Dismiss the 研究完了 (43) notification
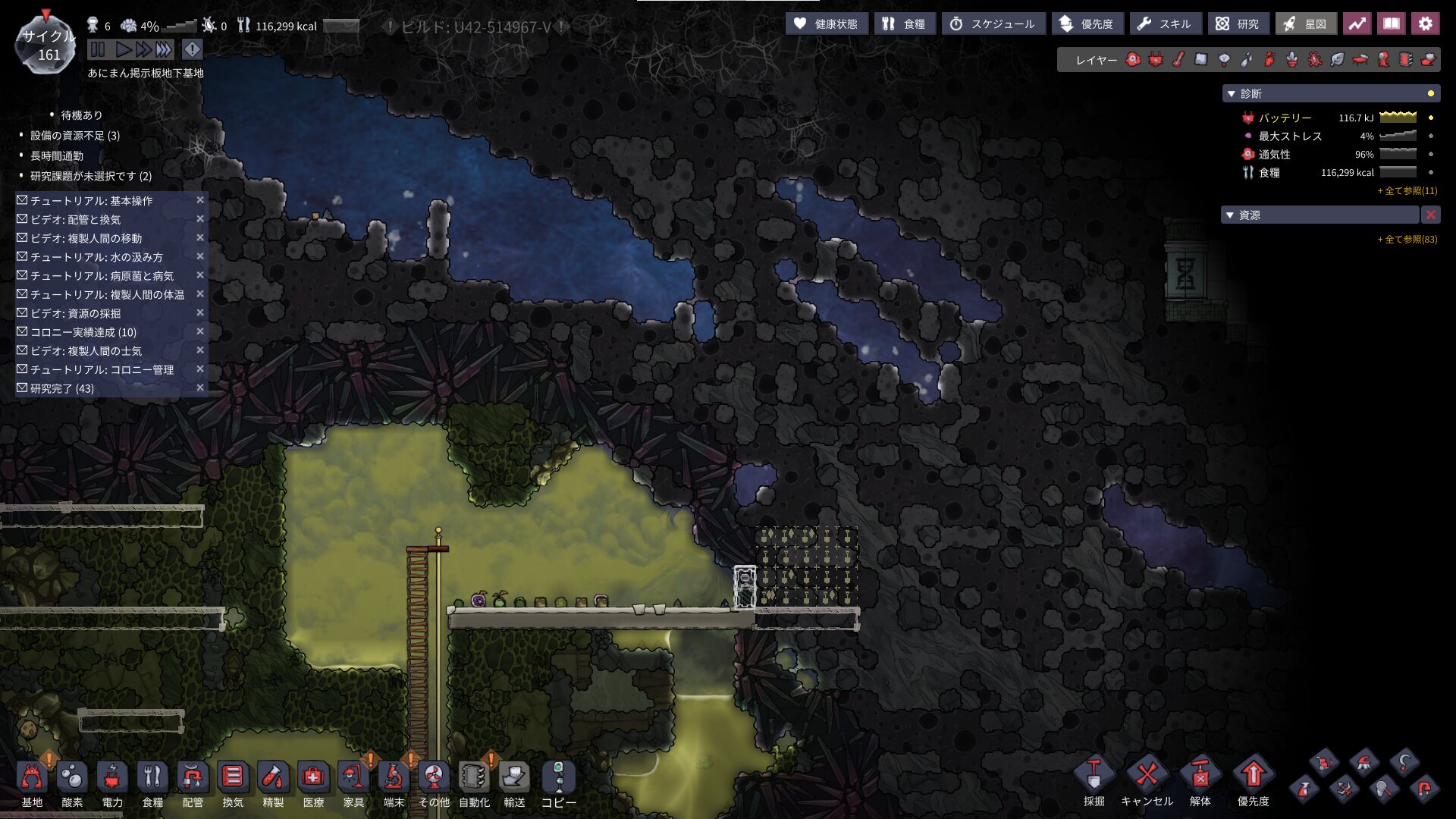 [200, 388]
